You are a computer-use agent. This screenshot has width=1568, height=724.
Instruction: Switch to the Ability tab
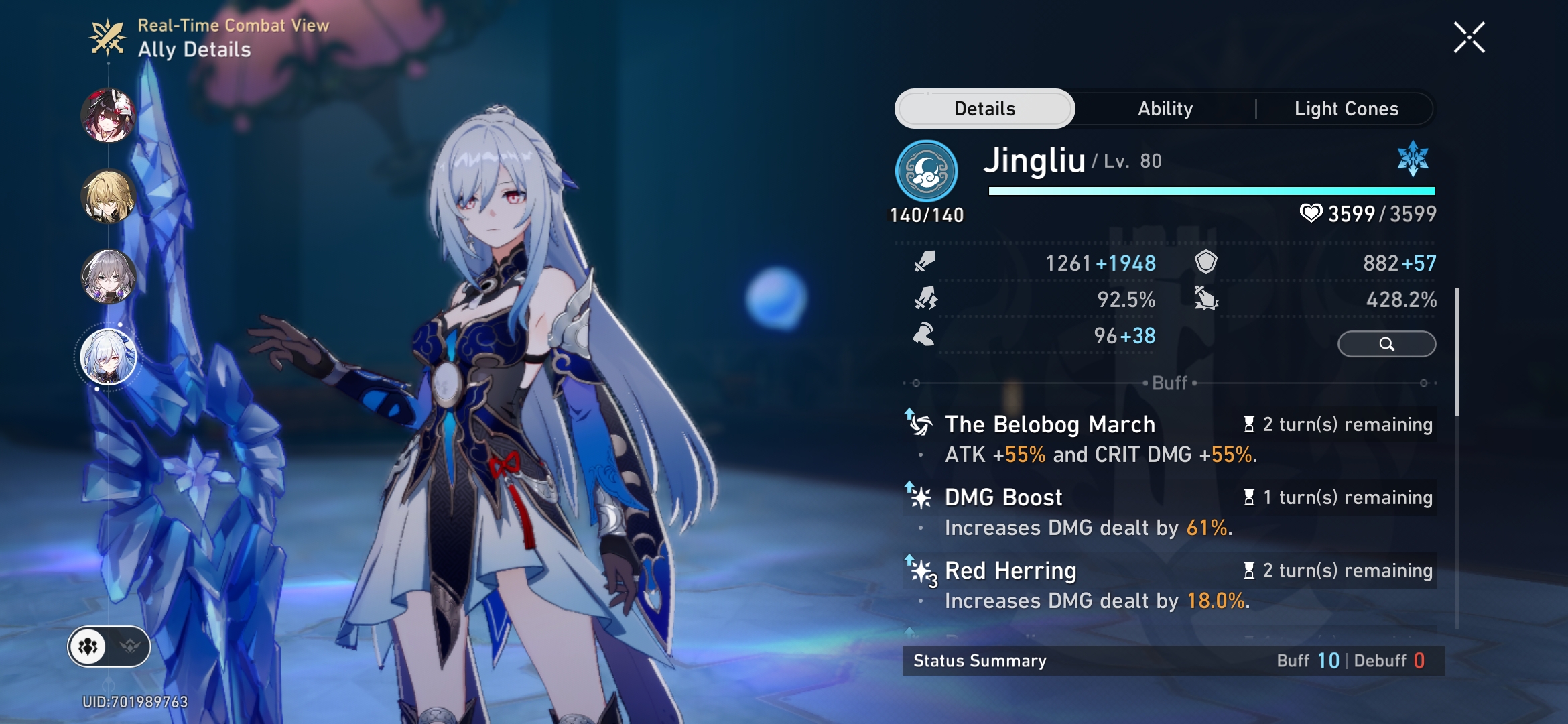(1165, 108)
